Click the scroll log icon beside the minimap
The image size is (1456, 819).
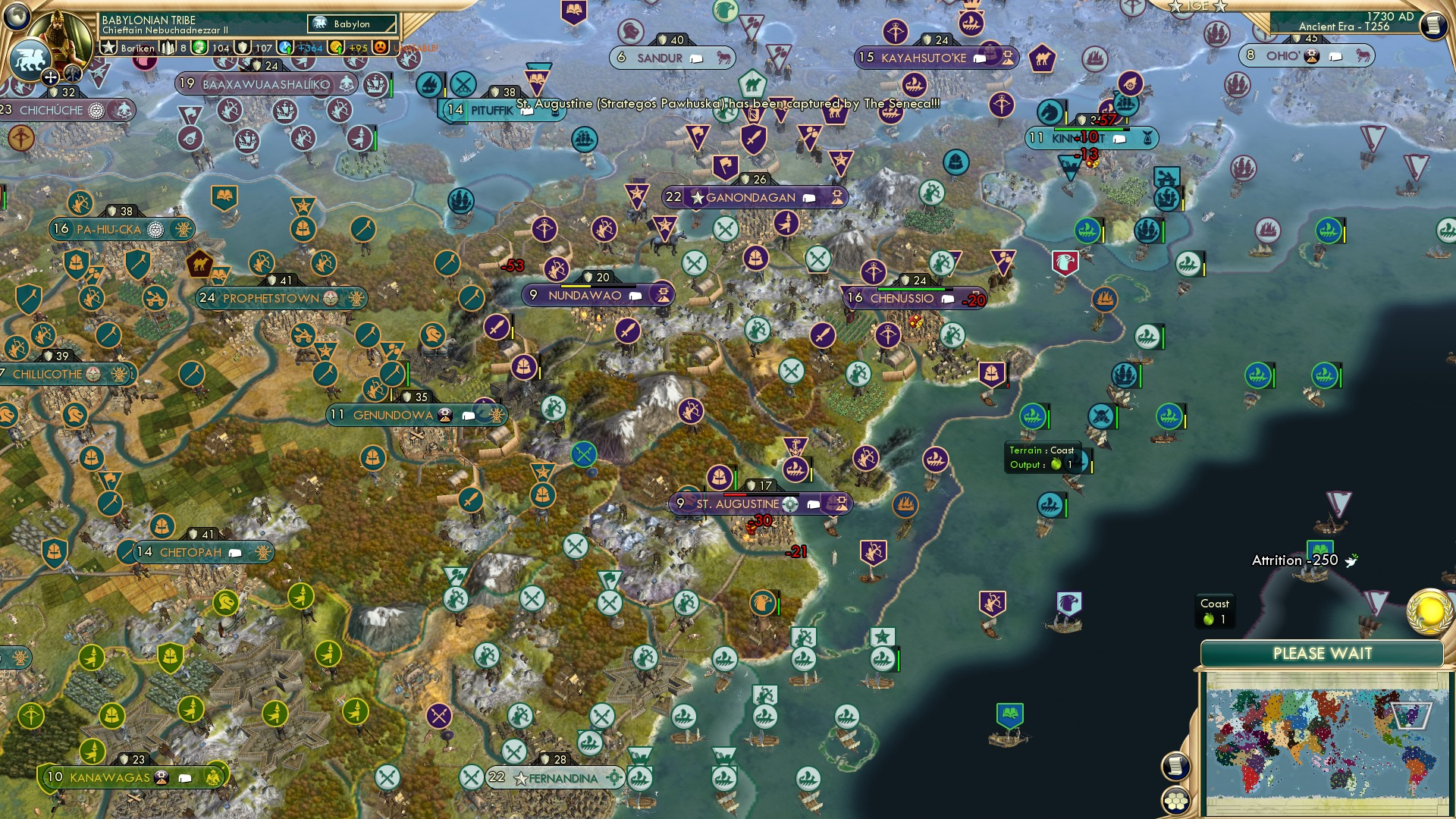pyautogui.click(x=1175, y=765)
